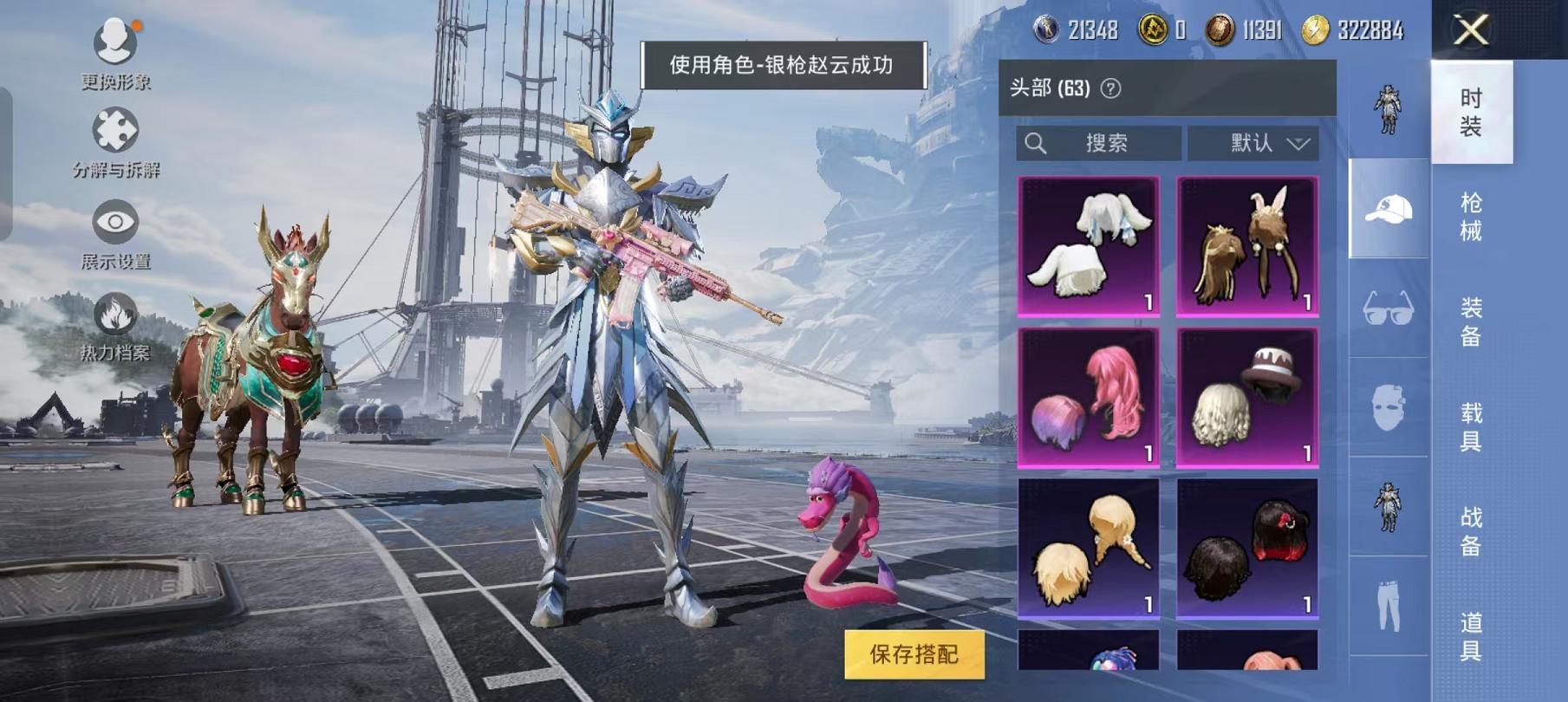Expand the 默认 sort order dropdown
Image resolution: width=1568 pixels, height=702 pixels.
1255,143
